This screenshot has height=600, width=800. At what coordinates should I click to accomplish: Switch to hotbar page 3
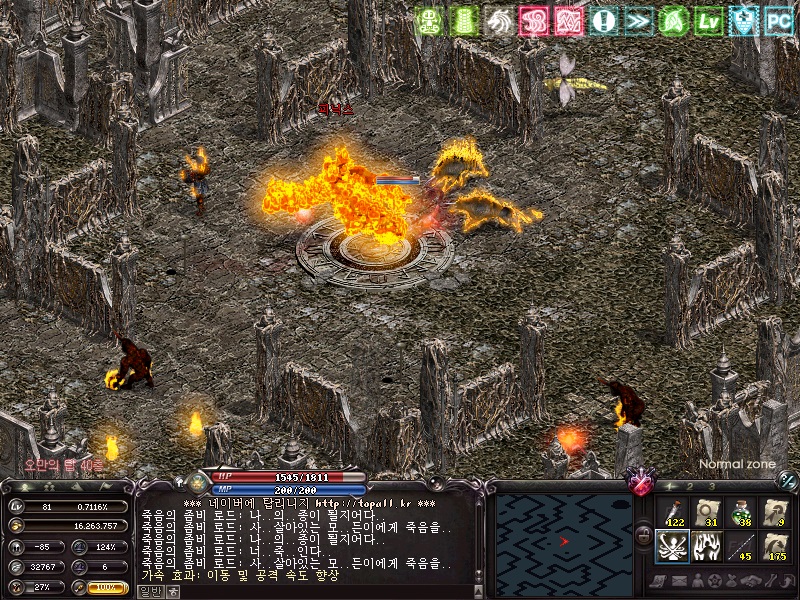tap(712, 486)
